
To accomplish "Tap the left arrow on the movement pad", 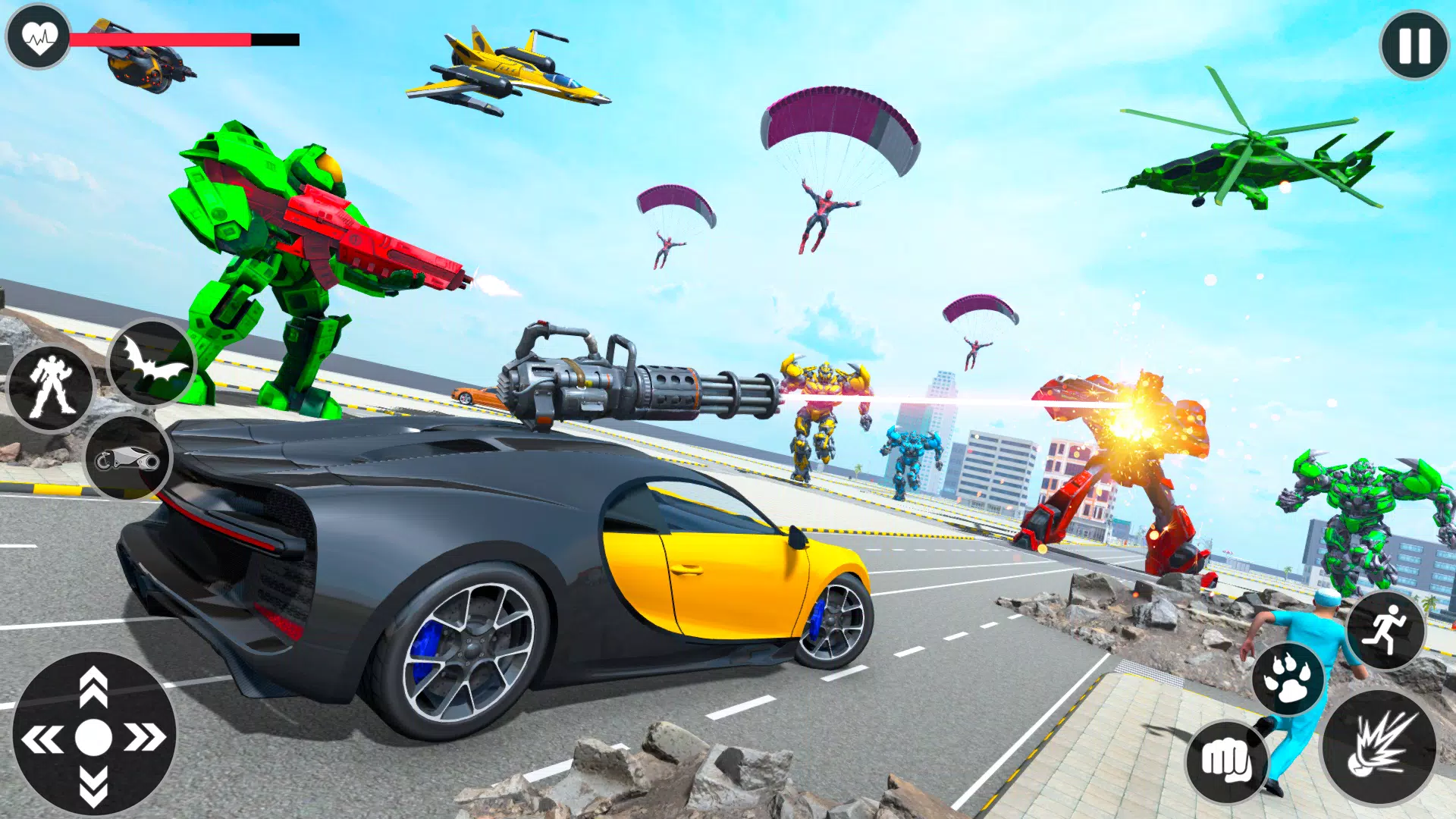I will [x=42, y=739].
